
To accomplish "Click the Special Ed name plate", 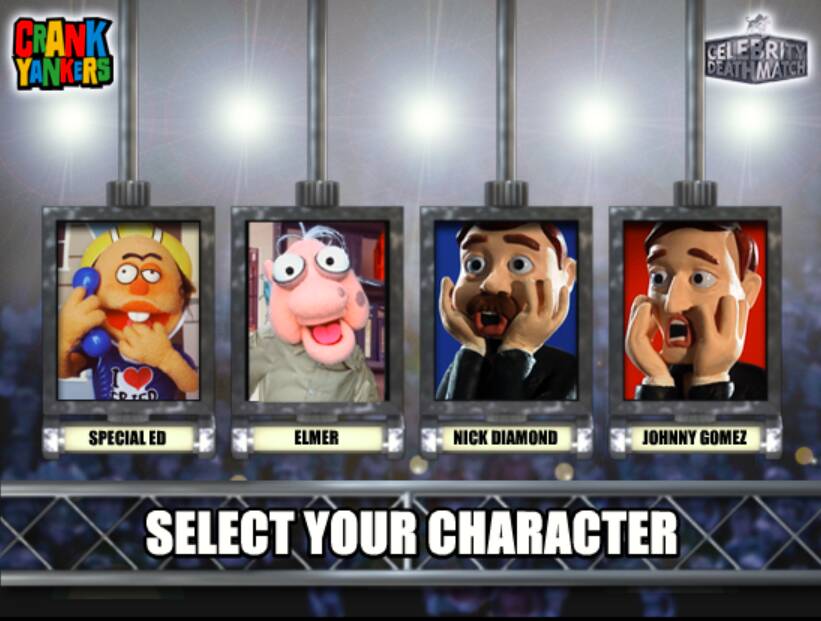I will (127, 438).
